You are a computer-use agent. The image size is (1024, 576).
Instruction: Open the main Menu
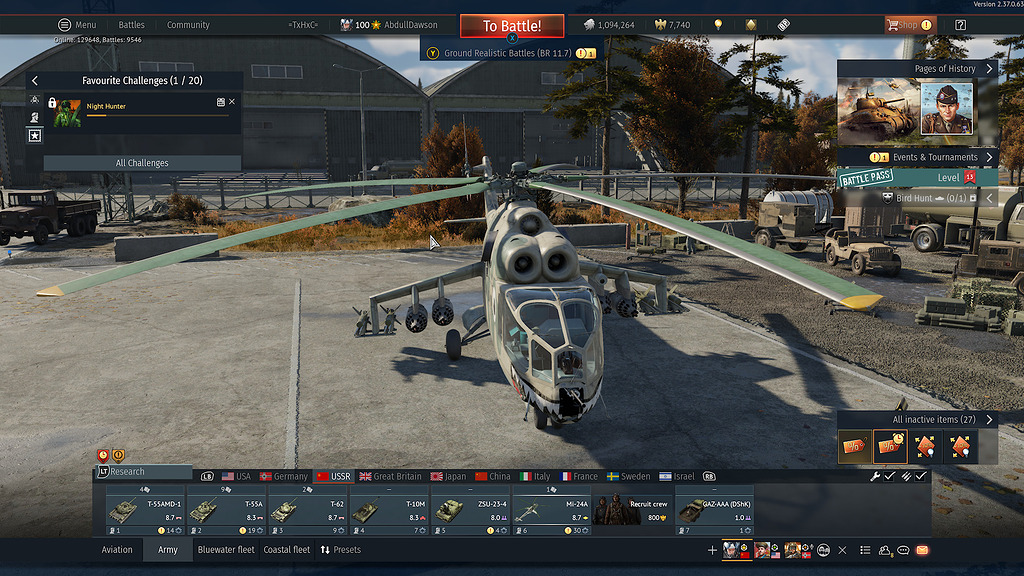(78, 25)
